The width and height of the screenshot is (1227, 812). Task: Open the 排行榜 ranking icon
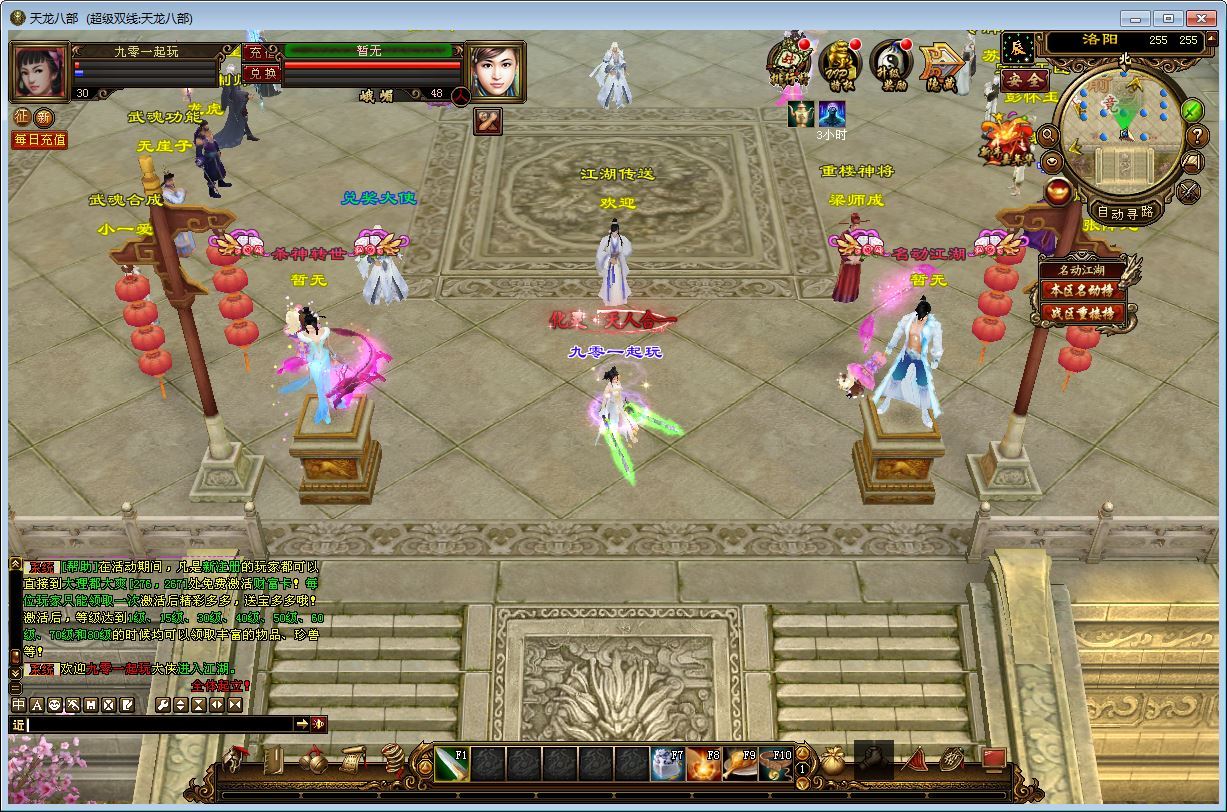789,64
